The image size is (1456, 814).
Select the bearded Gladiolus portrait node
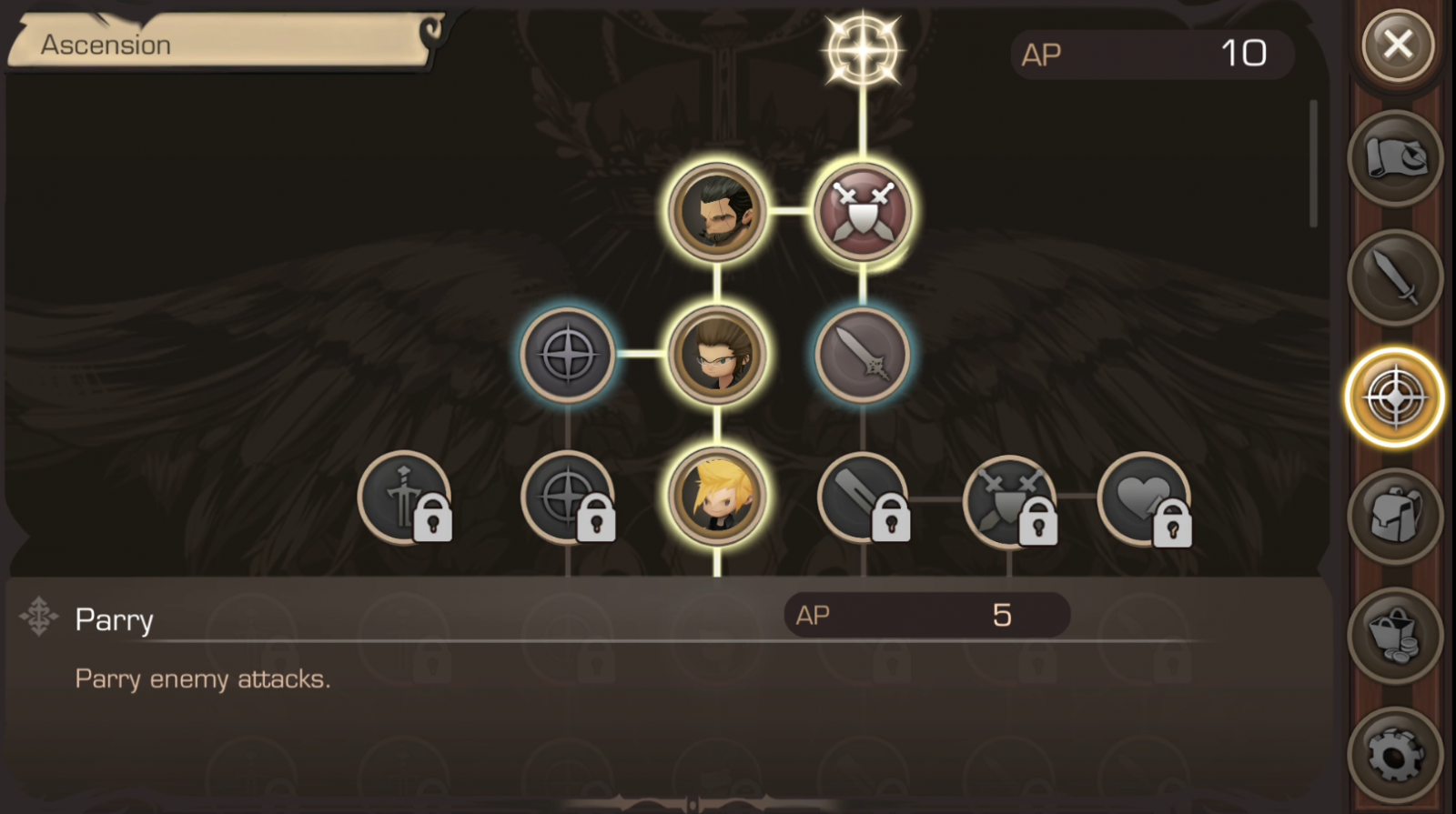(x=717, y=211)
